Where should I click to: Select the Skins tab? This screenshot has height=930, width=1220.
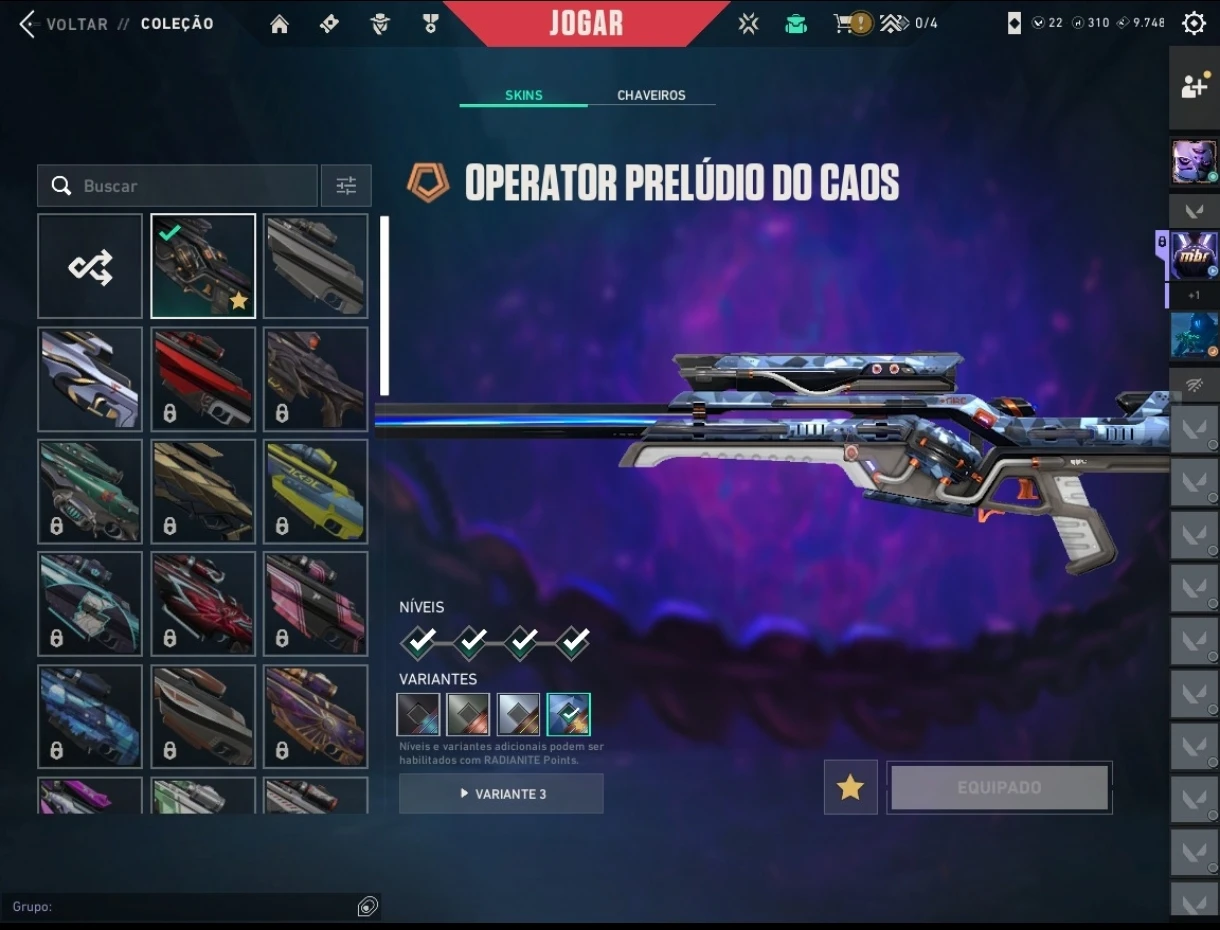[524, 95]
